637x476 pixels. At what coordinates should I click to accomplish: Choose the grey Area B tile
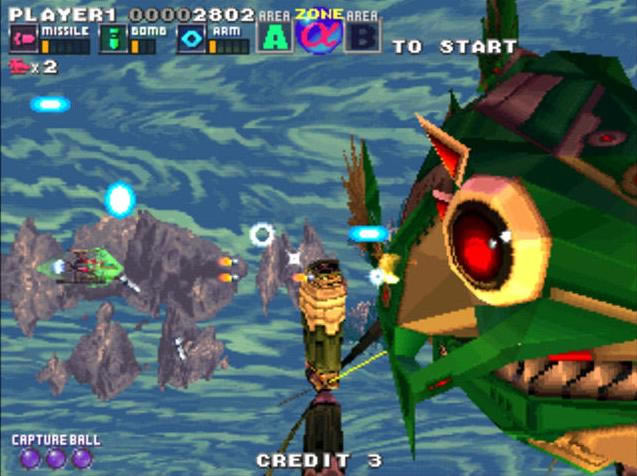point(362,37)
